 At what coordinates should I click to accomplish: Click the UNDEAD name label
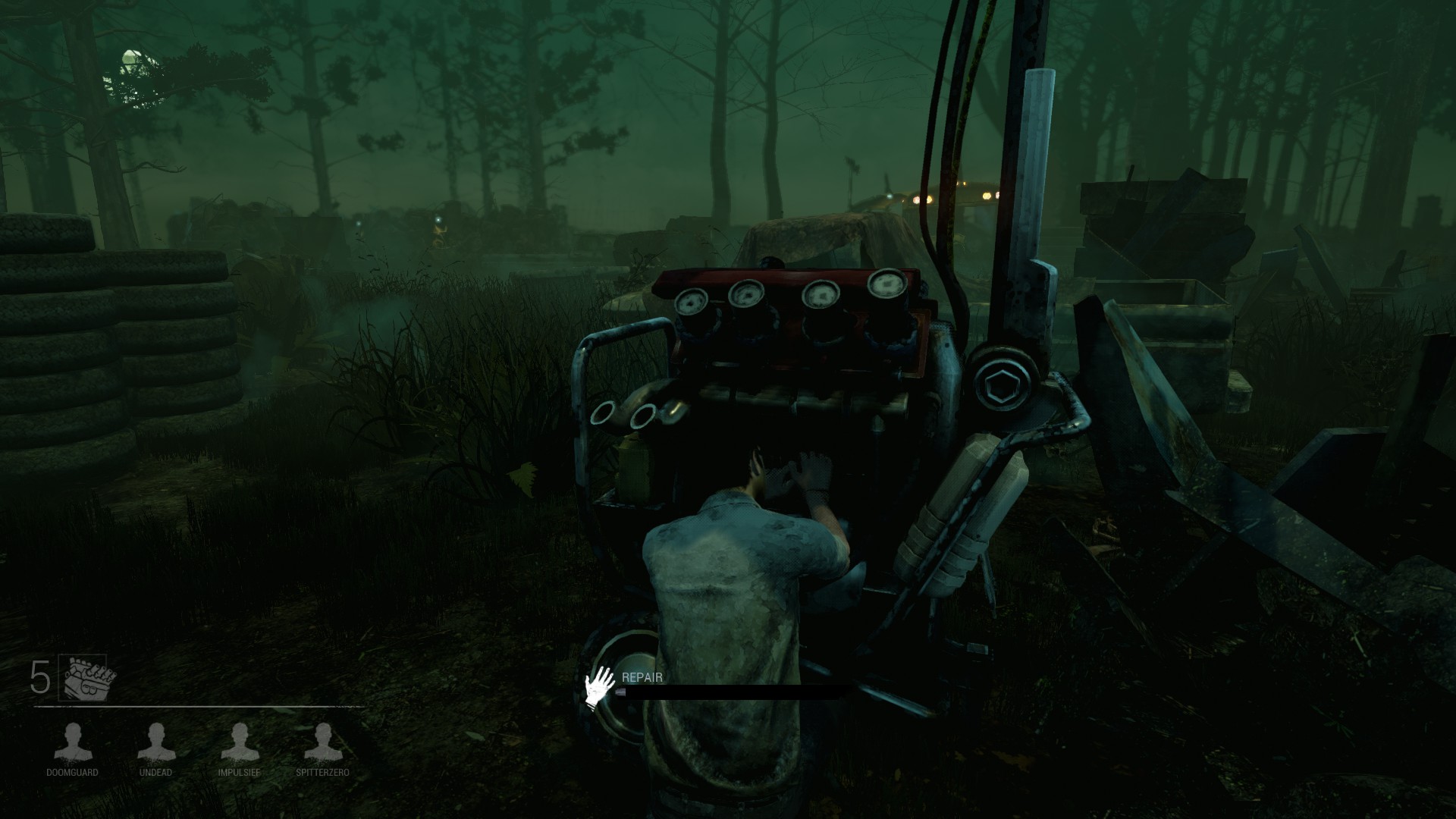[x=155, y=773]
